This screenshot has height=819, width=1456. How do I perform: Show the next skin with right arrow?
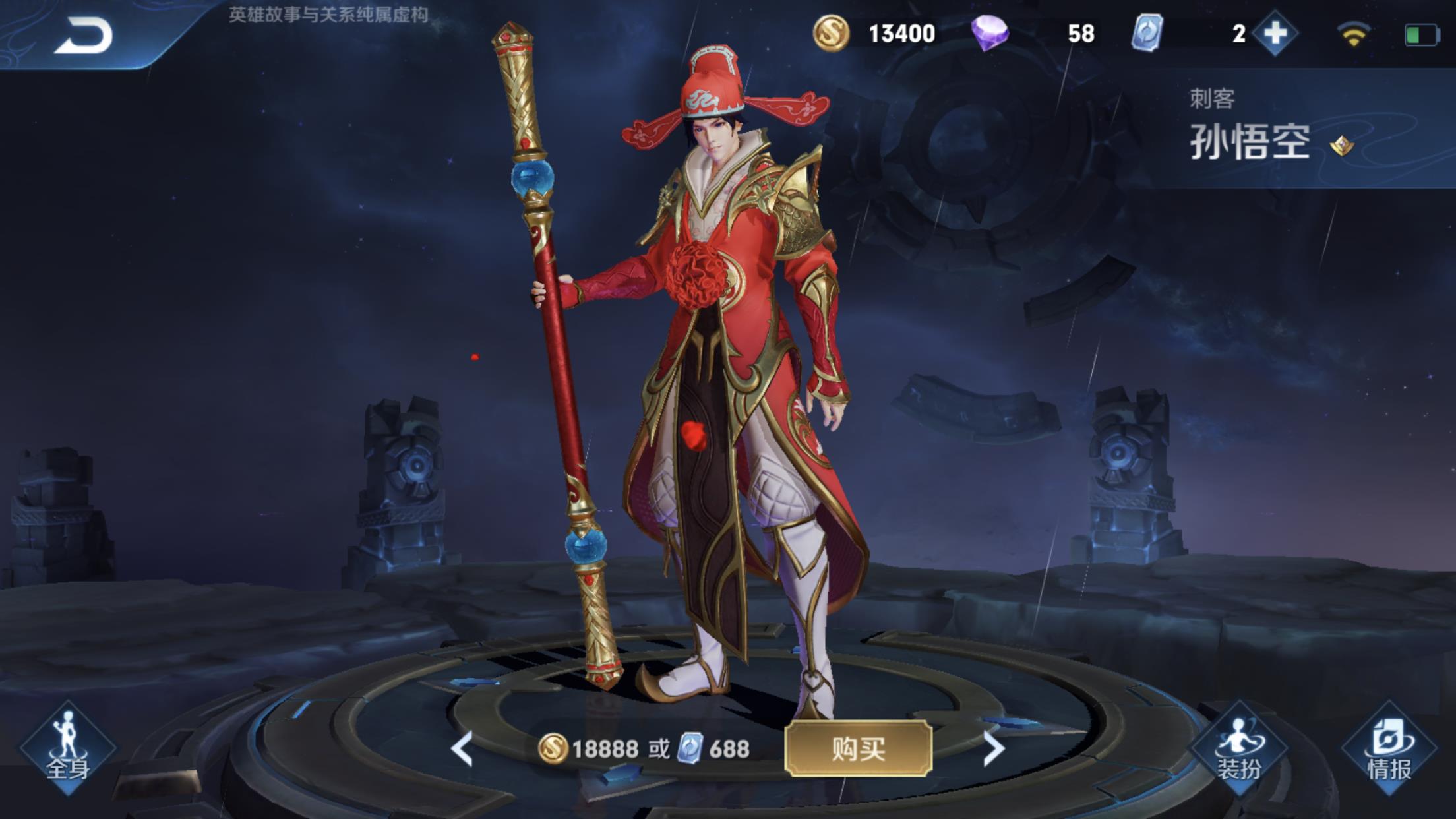[x=993, y=748]
